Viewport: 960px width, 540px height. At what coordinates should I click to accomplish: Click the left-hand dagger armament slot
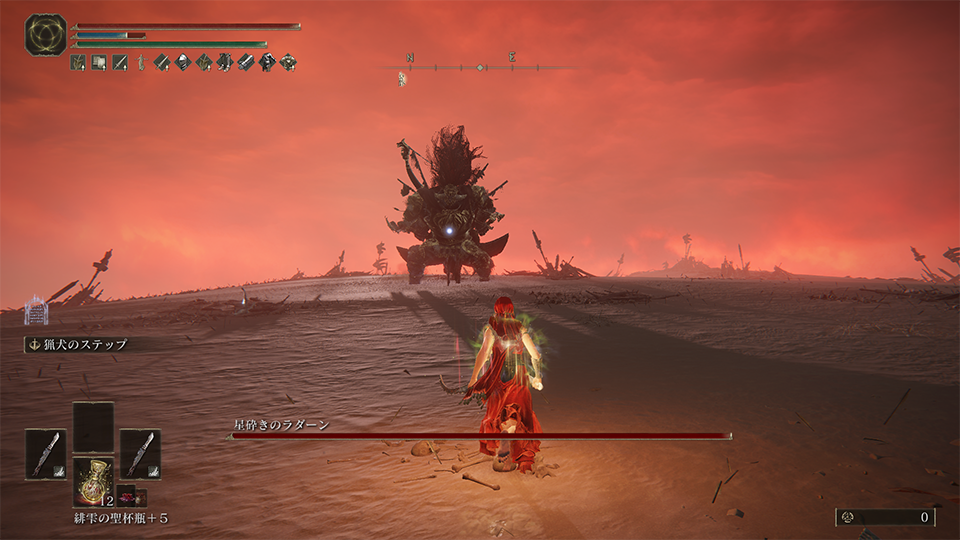(x=45, y=453)
